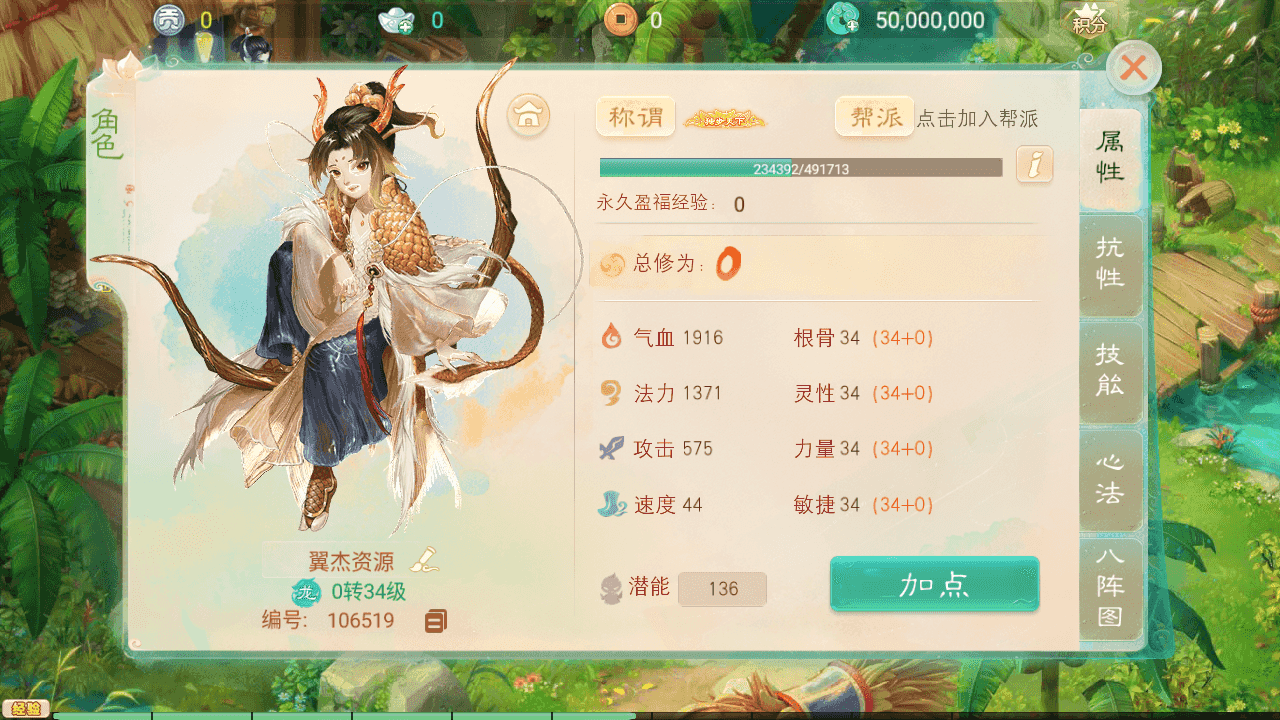This screenshot has width=1280, height=720.
Task: Tap the copy icon next to 编号 106519
Action: [x=436, y=621]
